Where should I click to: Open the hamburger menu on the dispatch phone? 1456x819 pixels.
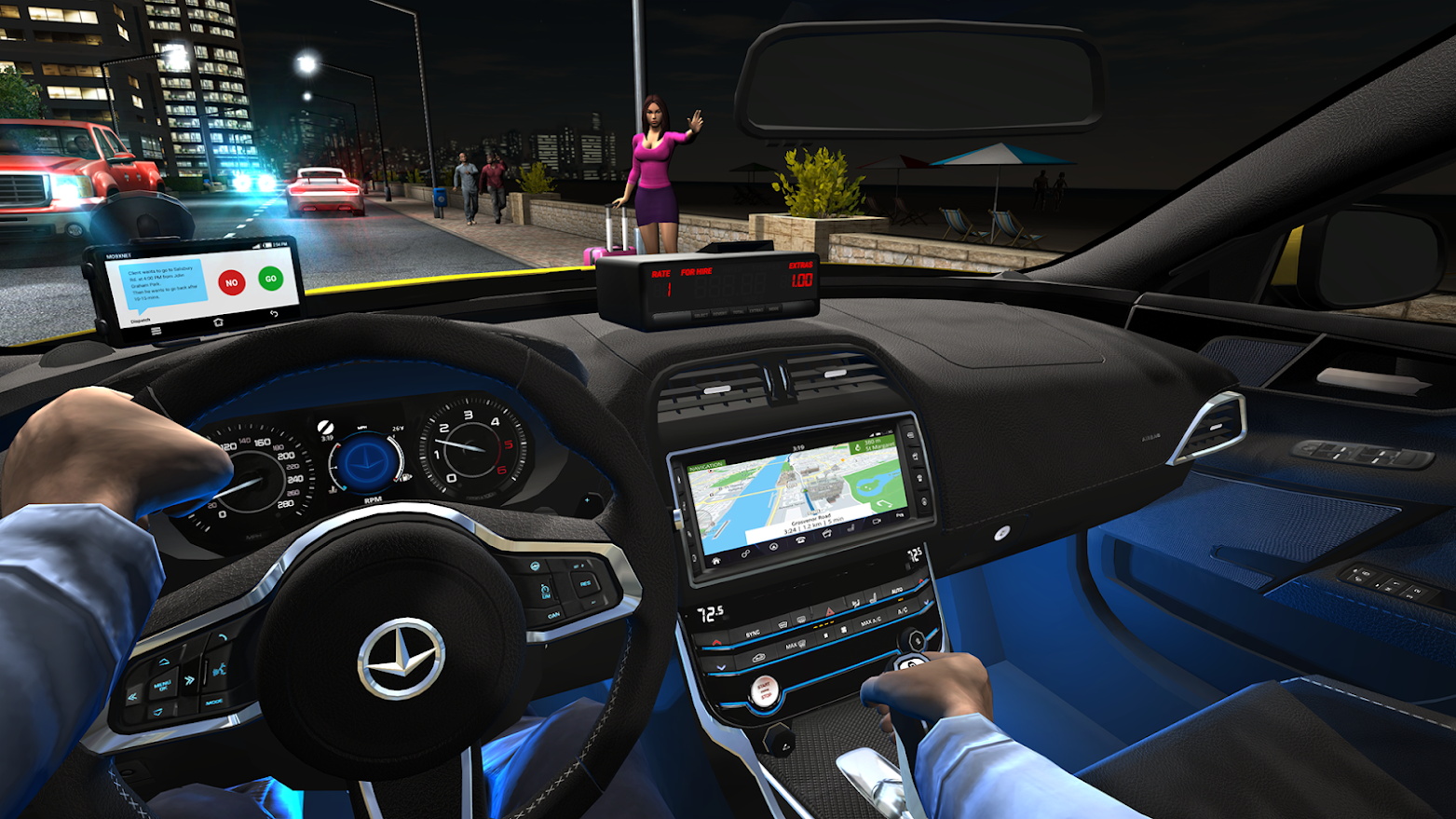tap(156, 331)
